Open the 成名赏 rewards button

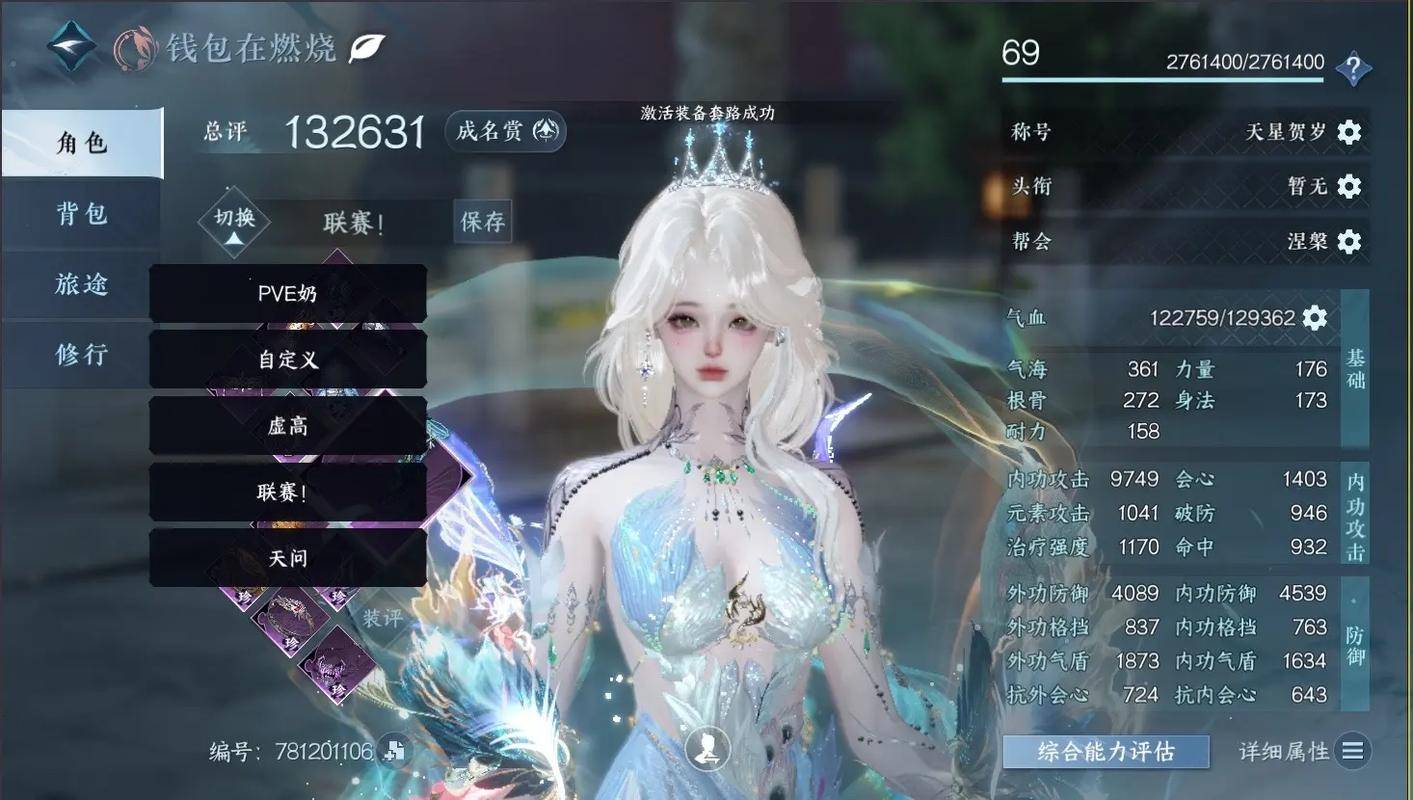[506, 131]
